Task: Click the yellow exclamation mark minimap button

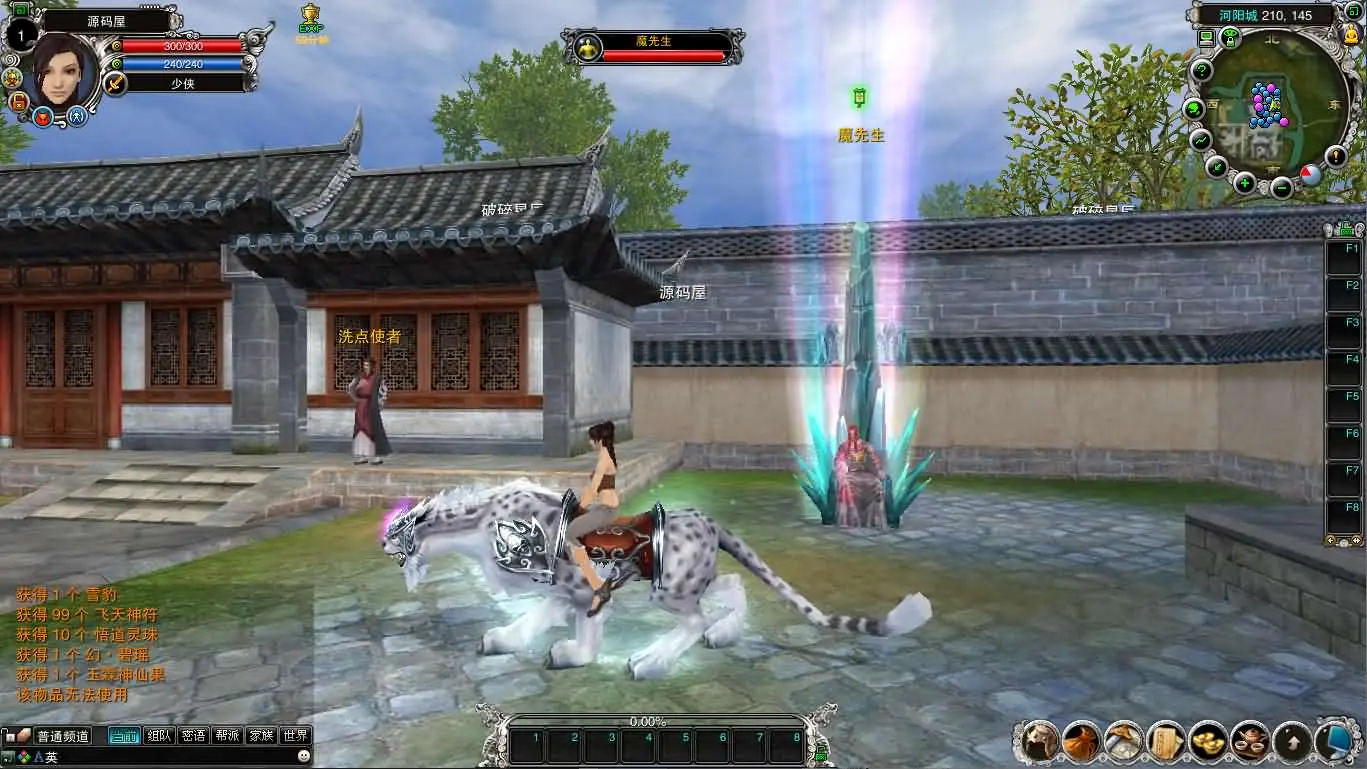Action: click(1336, 155)
